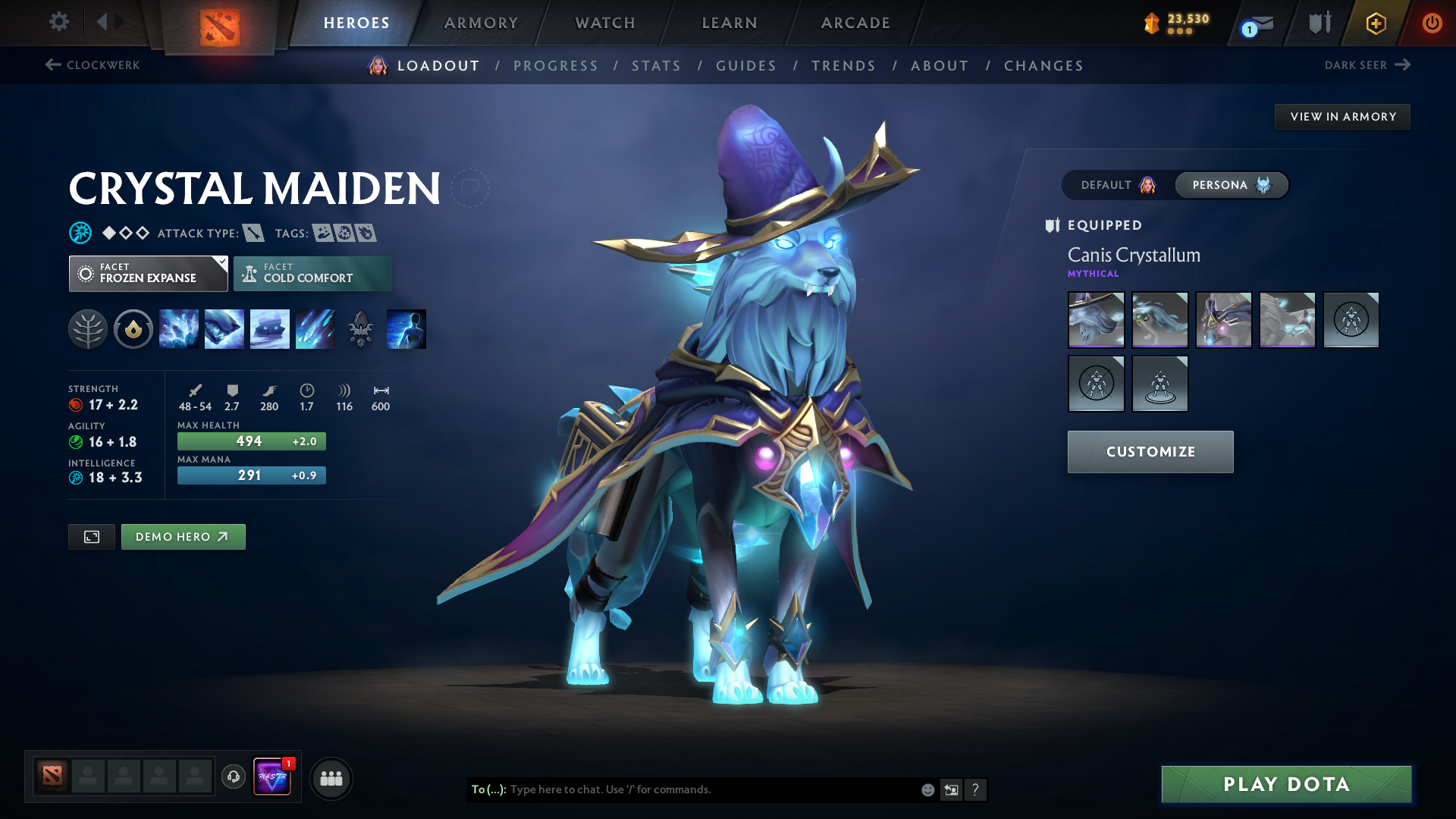The height and width of the screenshot is (819, 1456).
Task: Click the power button icon
Action: (1432, 23)
